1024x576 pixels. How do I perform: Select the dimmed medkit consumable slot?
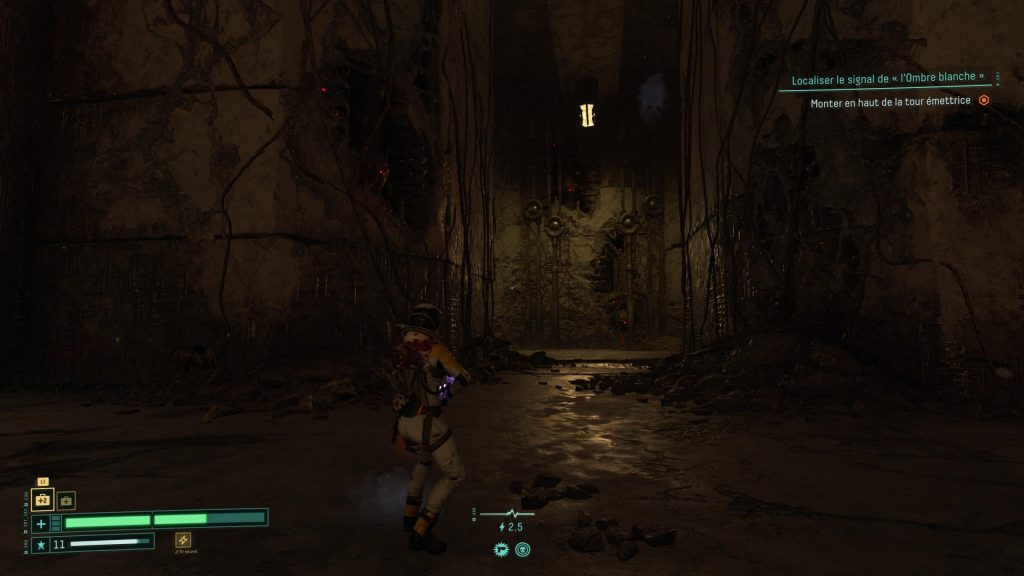tap(66, 500)
